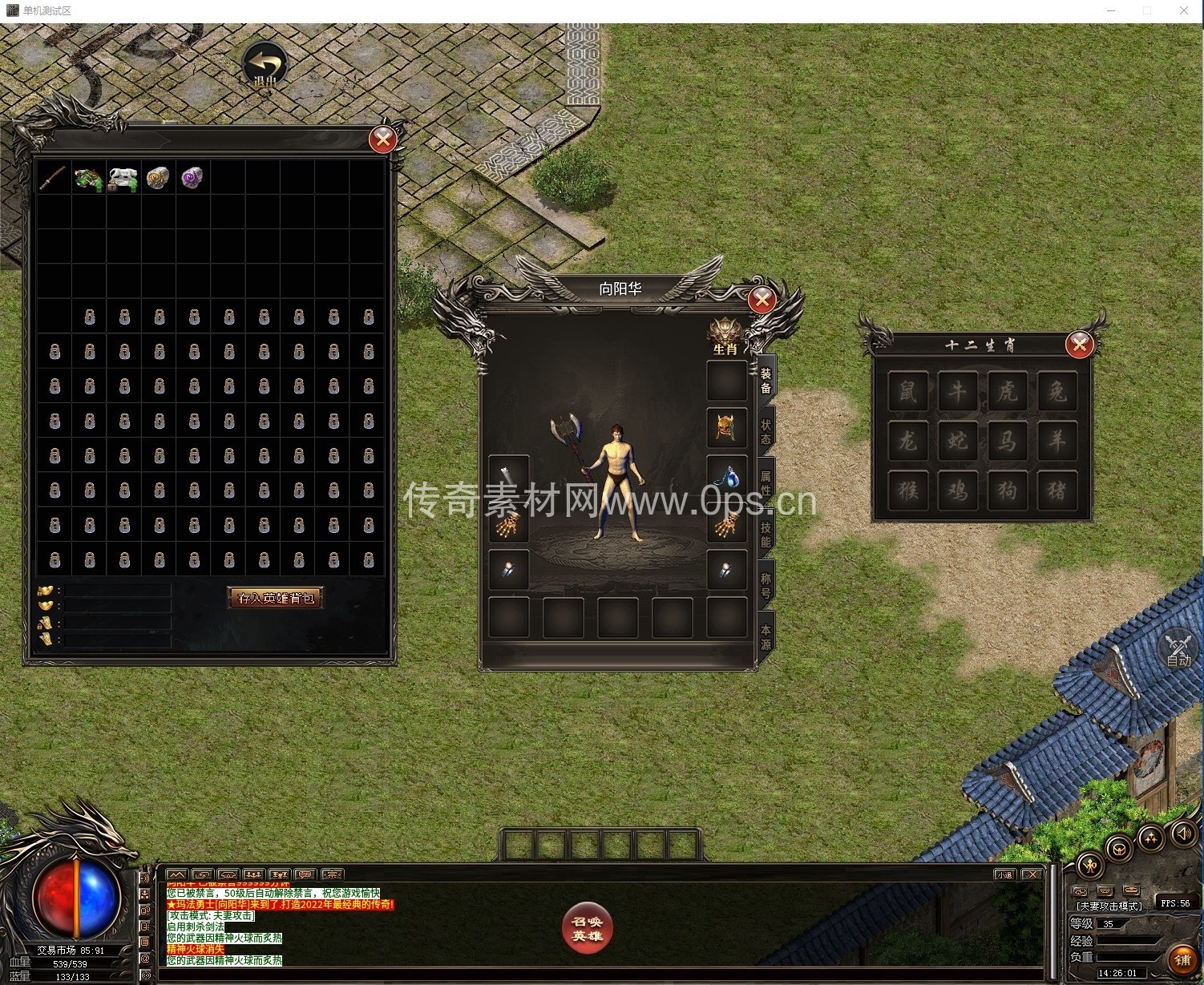Summon hero with the red 召唤英雄 button
This screenshot has height=985, width=1204.
(587, 929)
